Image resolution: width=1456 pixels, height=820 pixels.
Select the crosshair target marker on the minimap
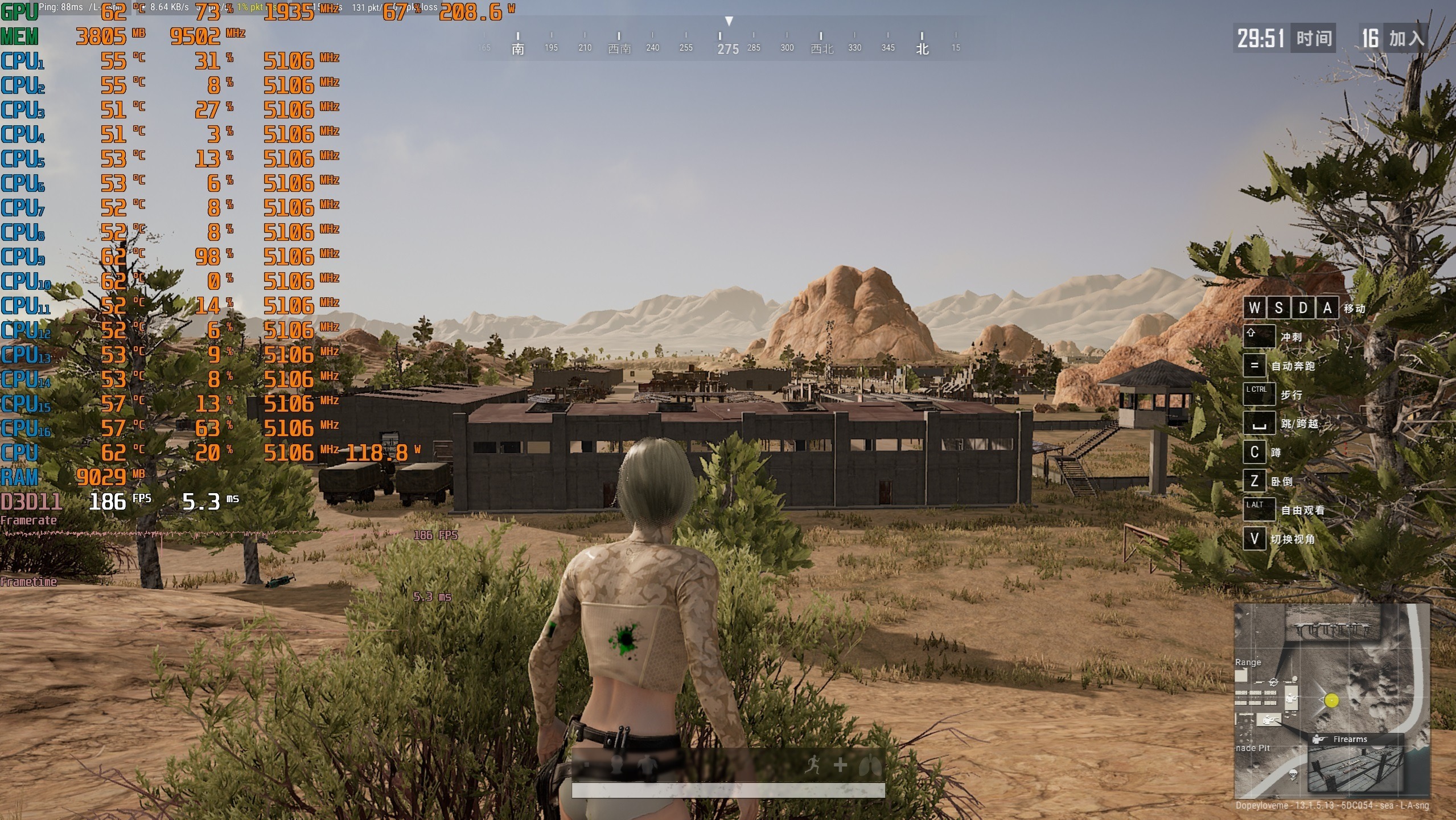1274,682
